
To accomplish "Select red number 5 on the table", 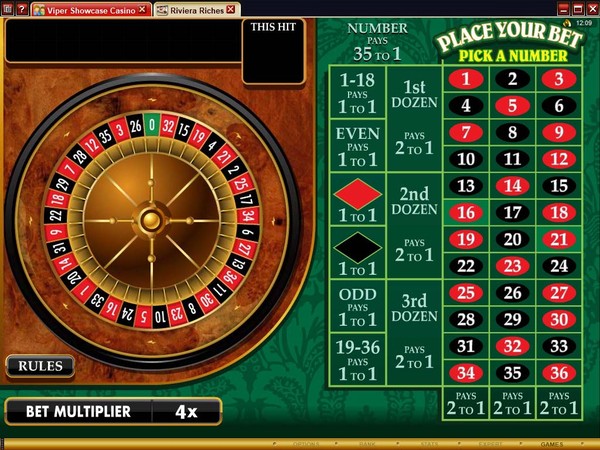I will pos(513,105).
